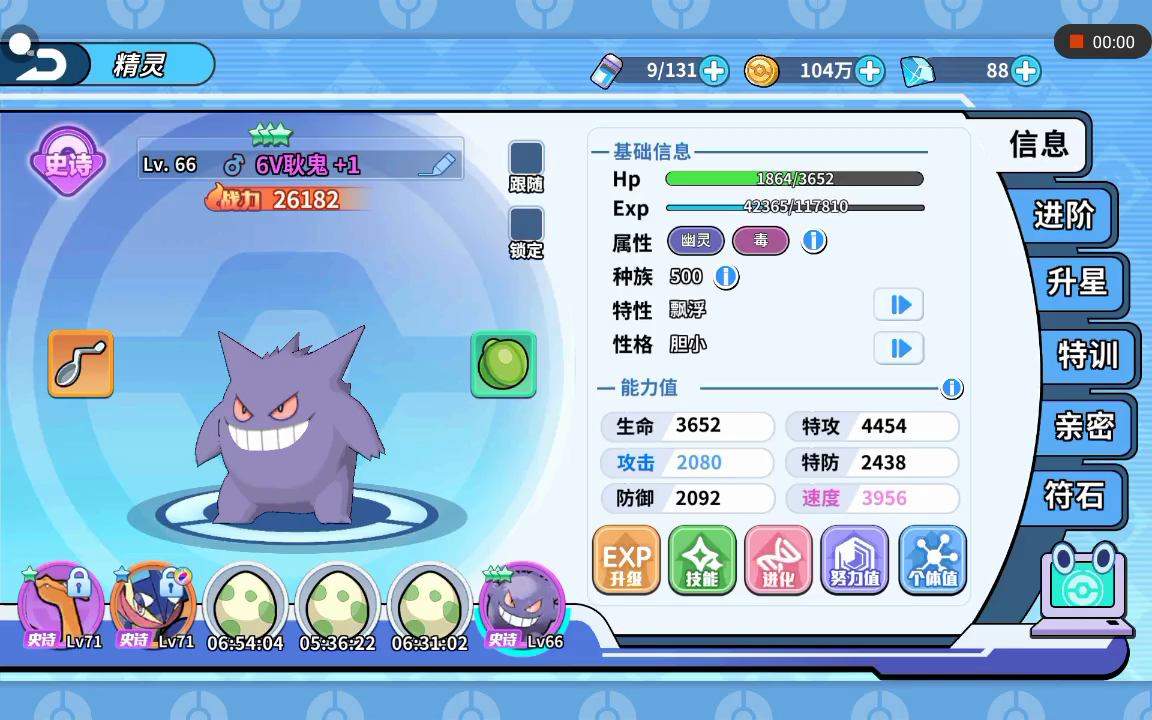Tap the EXP 升级 button
1152x720 pixels.
[x=626, y=561]
